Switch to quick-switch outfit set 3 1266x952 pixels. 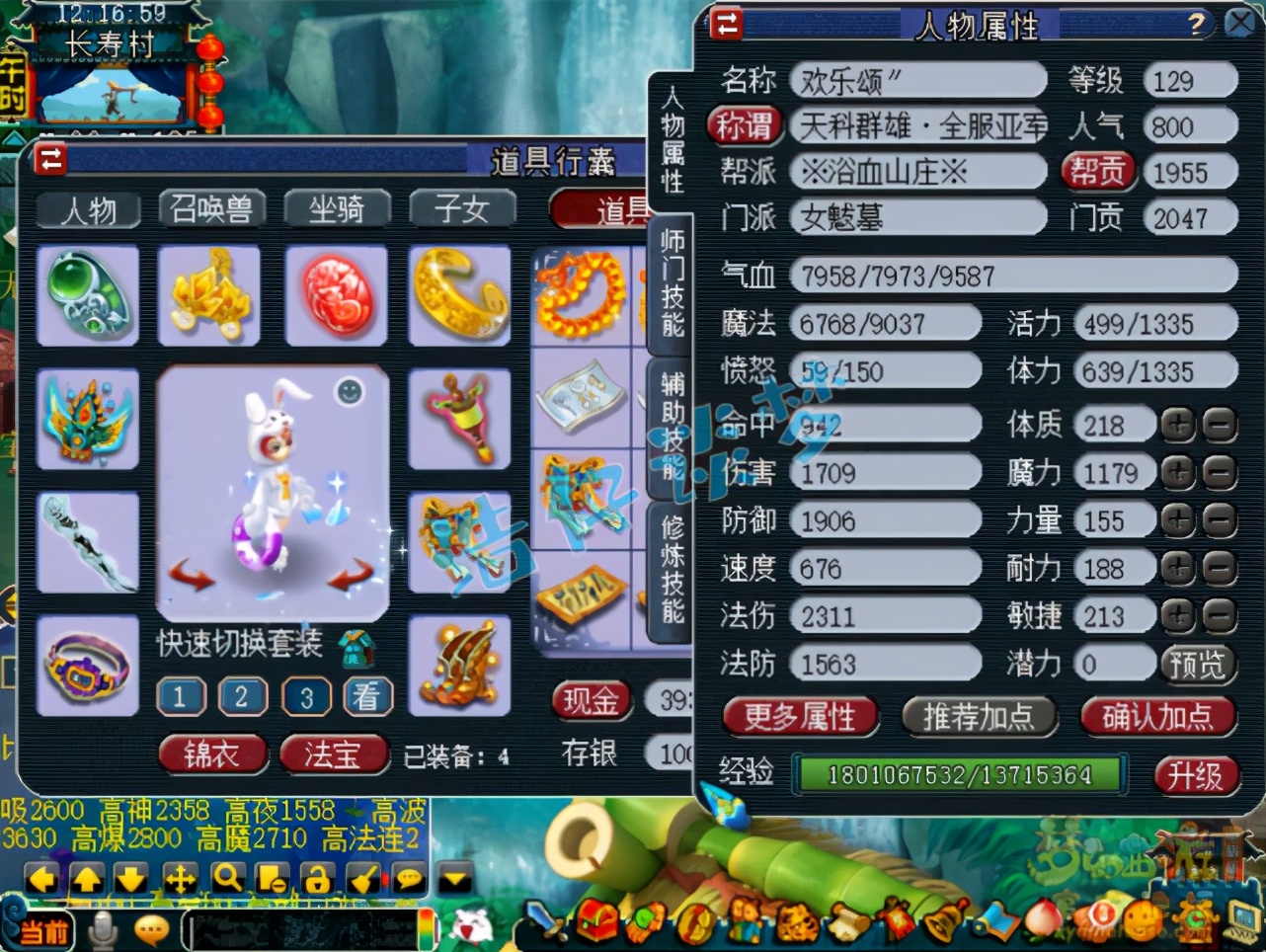click(306, 695)
